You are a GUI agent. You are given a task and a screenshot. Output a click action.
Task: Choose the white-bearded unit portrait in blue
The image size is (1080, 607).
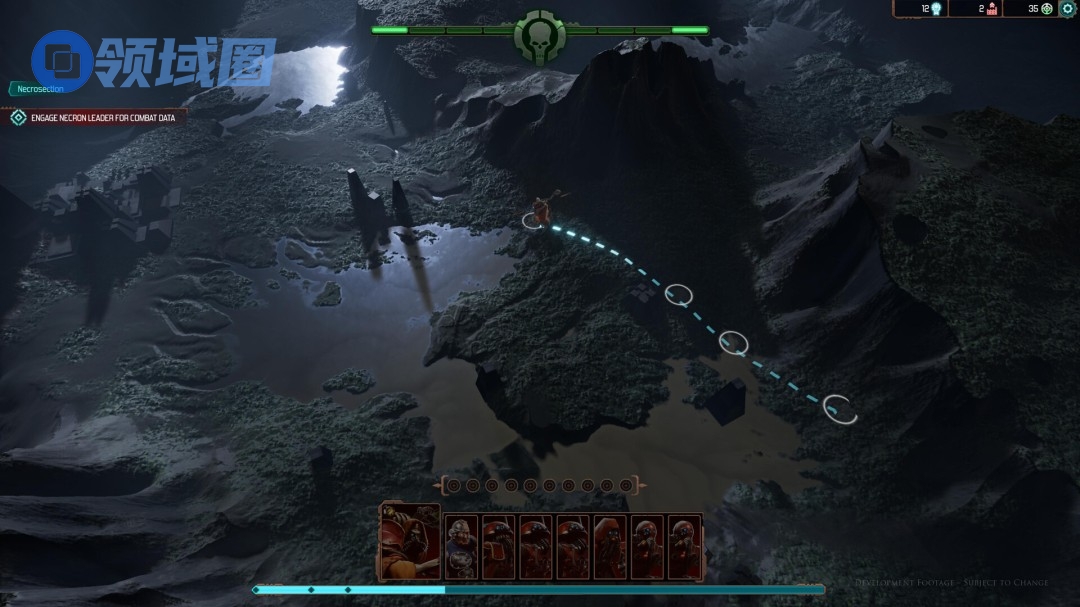click(461, 547)
